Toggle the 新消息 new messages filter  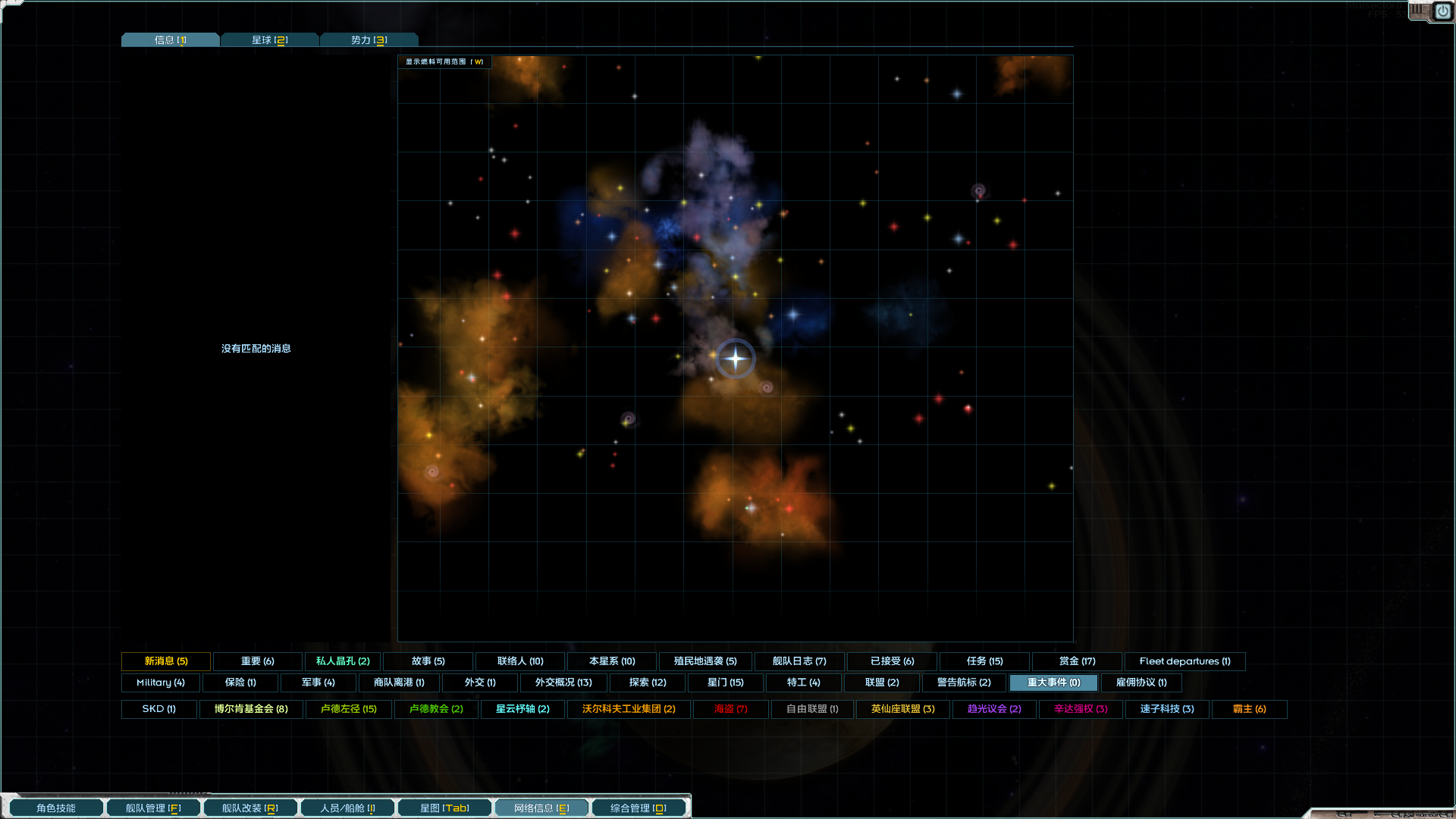point(166,661)
